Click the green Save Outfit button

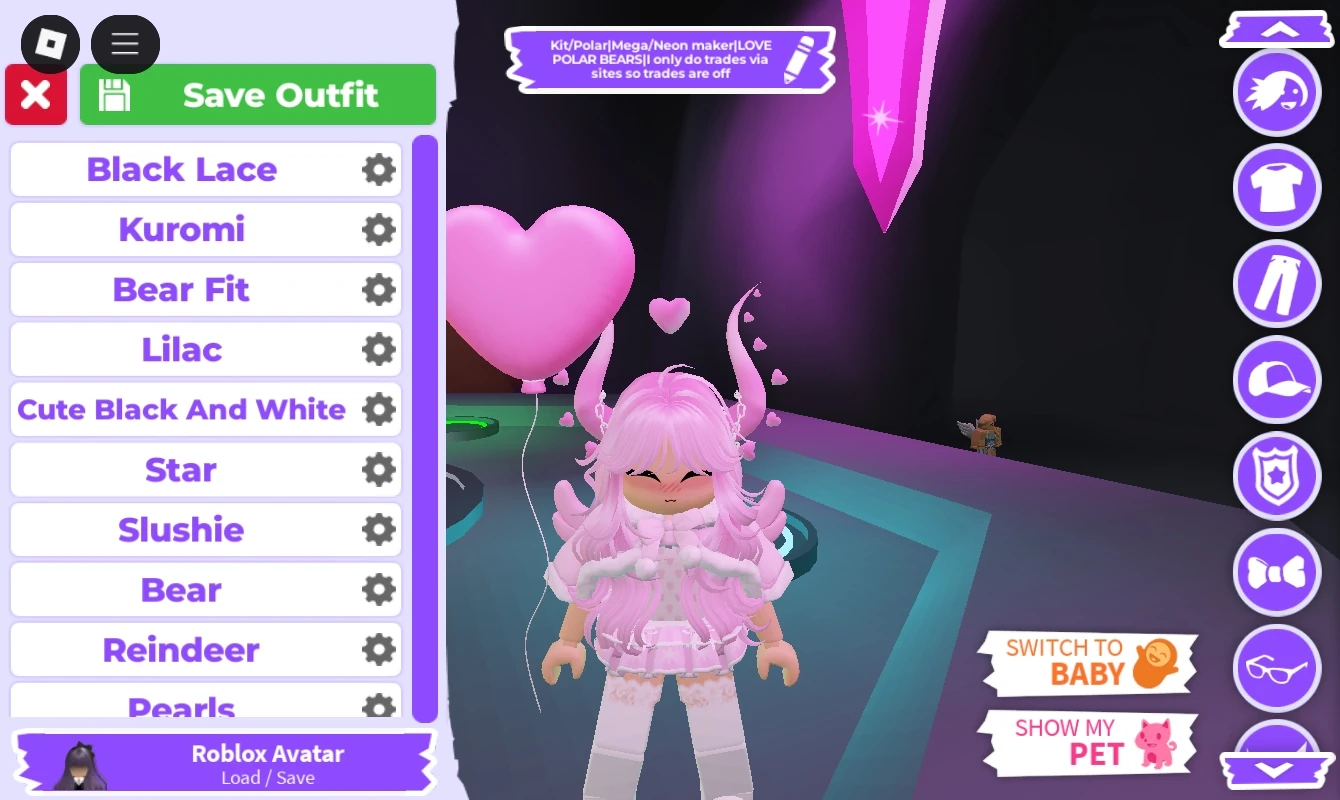[x=257, y=94]
